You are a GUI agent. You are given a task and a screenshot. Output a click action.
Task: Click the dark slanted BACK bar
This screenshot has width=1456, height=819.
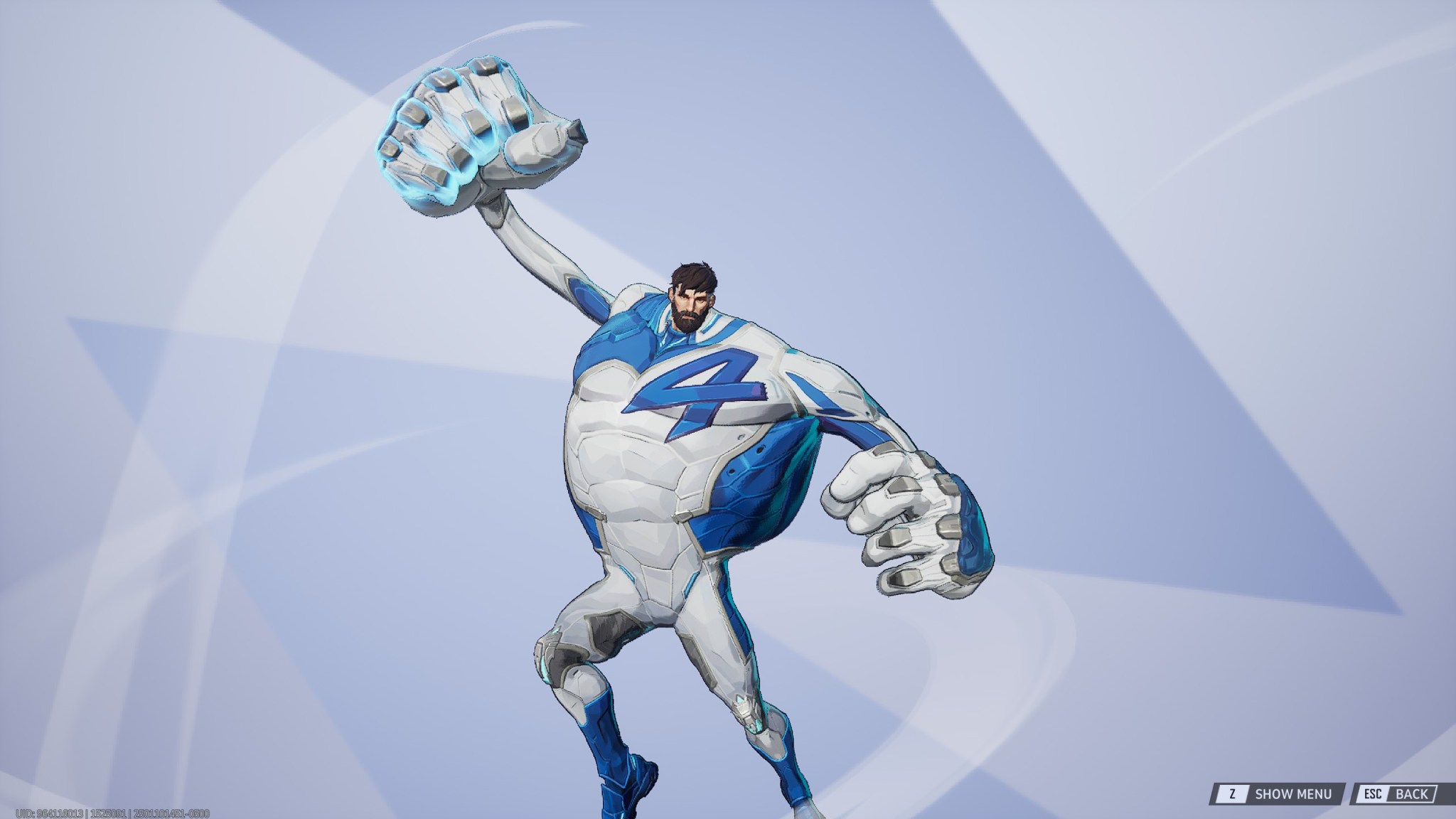pyautogui.click(x=1397, y=792)
